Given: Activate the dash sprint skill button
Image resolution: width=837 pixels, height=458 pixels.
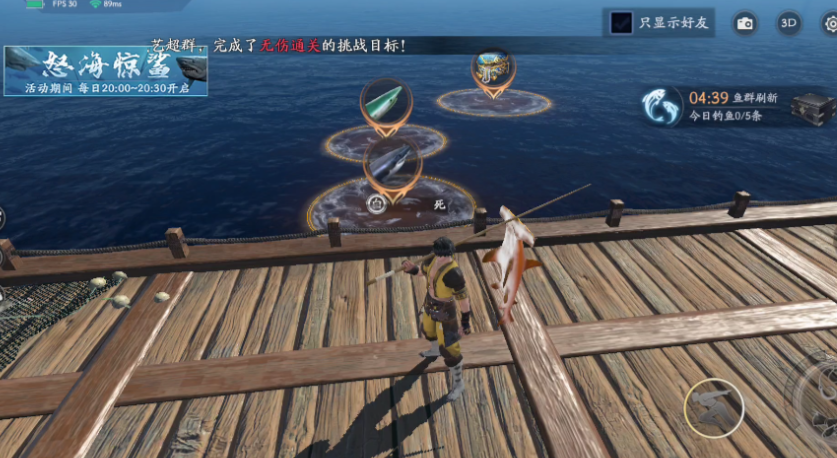Looking at the screenshot, I should (x=714, y=407).
